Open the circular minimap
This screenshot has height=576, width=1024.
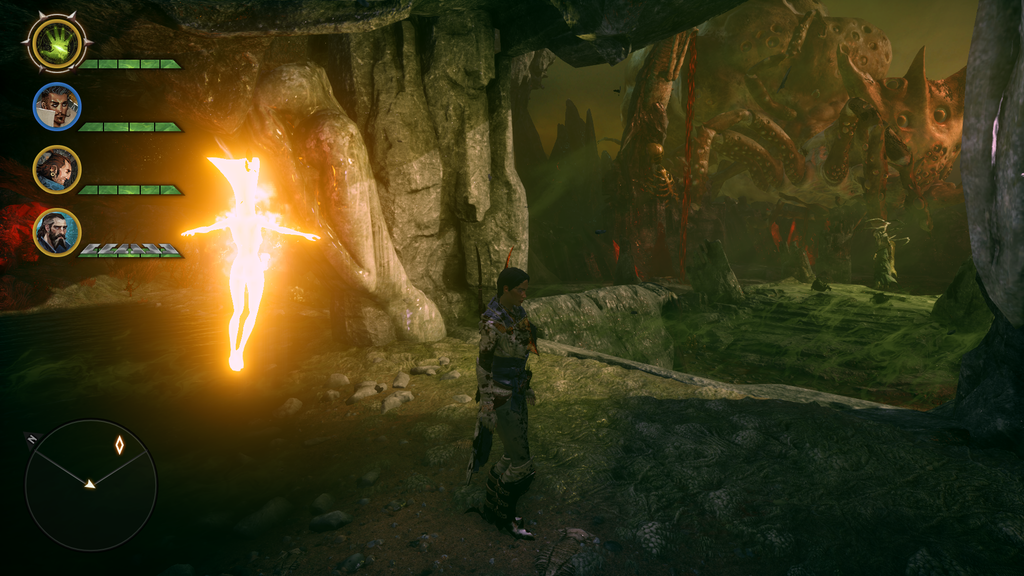tap(90, 484)
